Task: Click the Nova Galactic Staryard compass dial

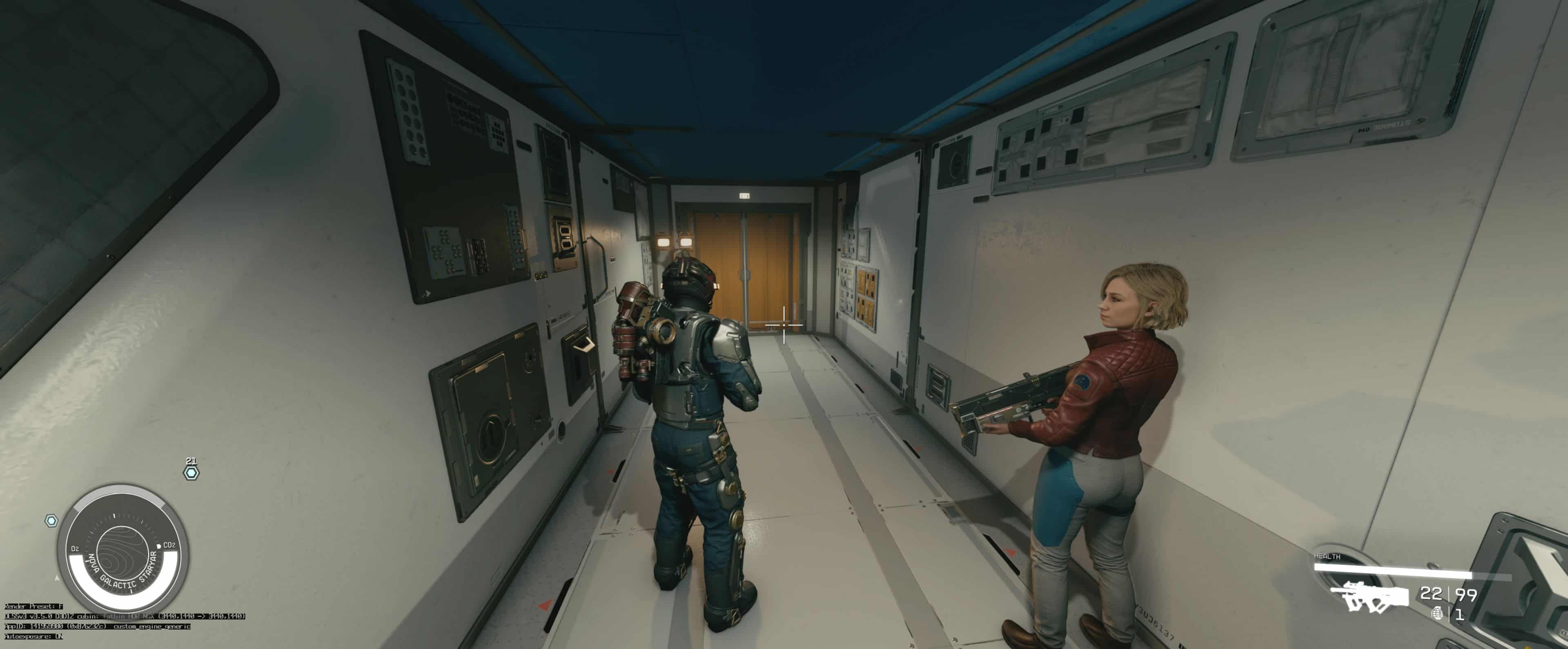Action: point(123,549)
